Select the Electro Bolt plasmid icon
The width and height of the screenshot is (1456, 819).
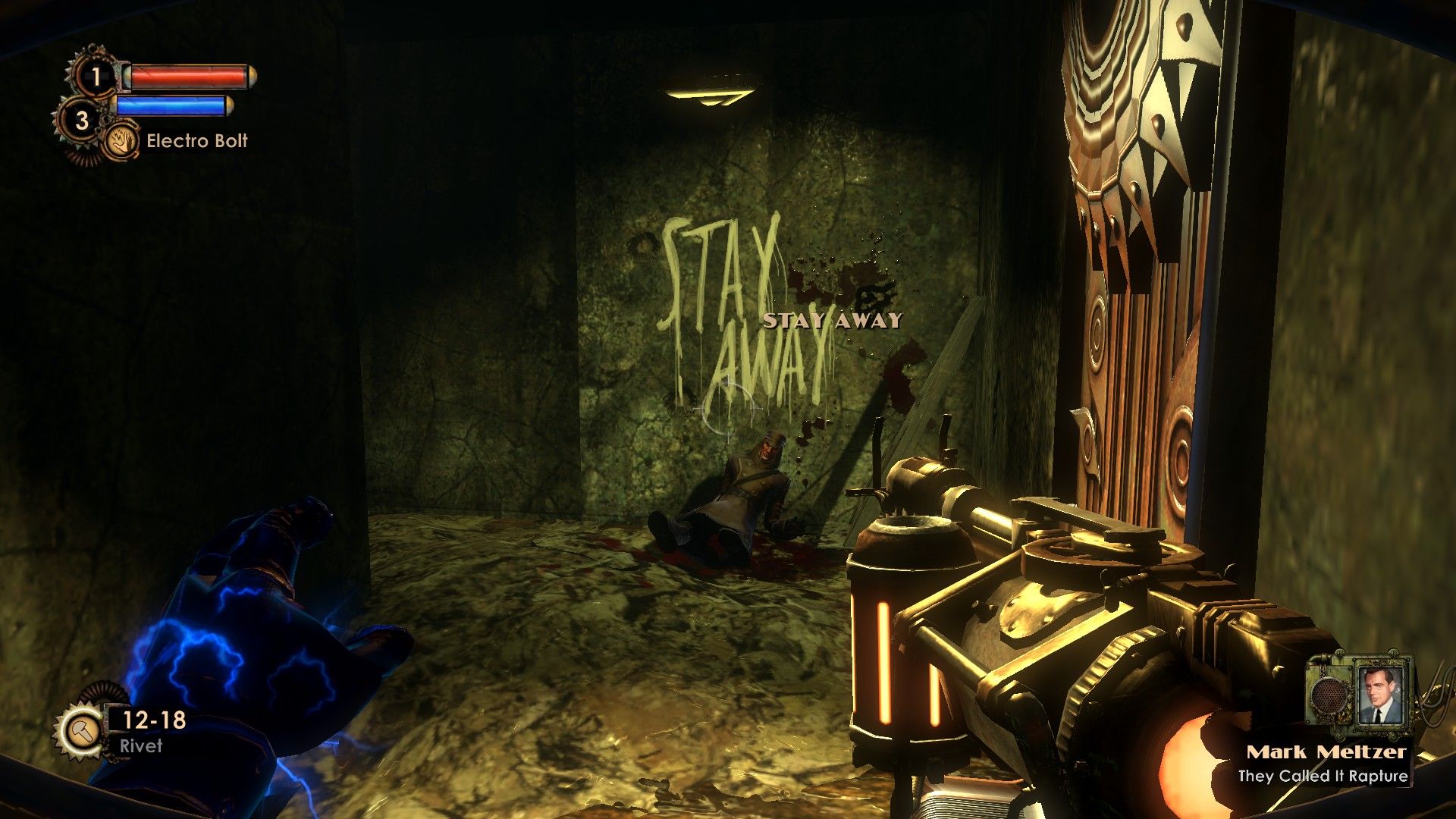click(122, 141)
